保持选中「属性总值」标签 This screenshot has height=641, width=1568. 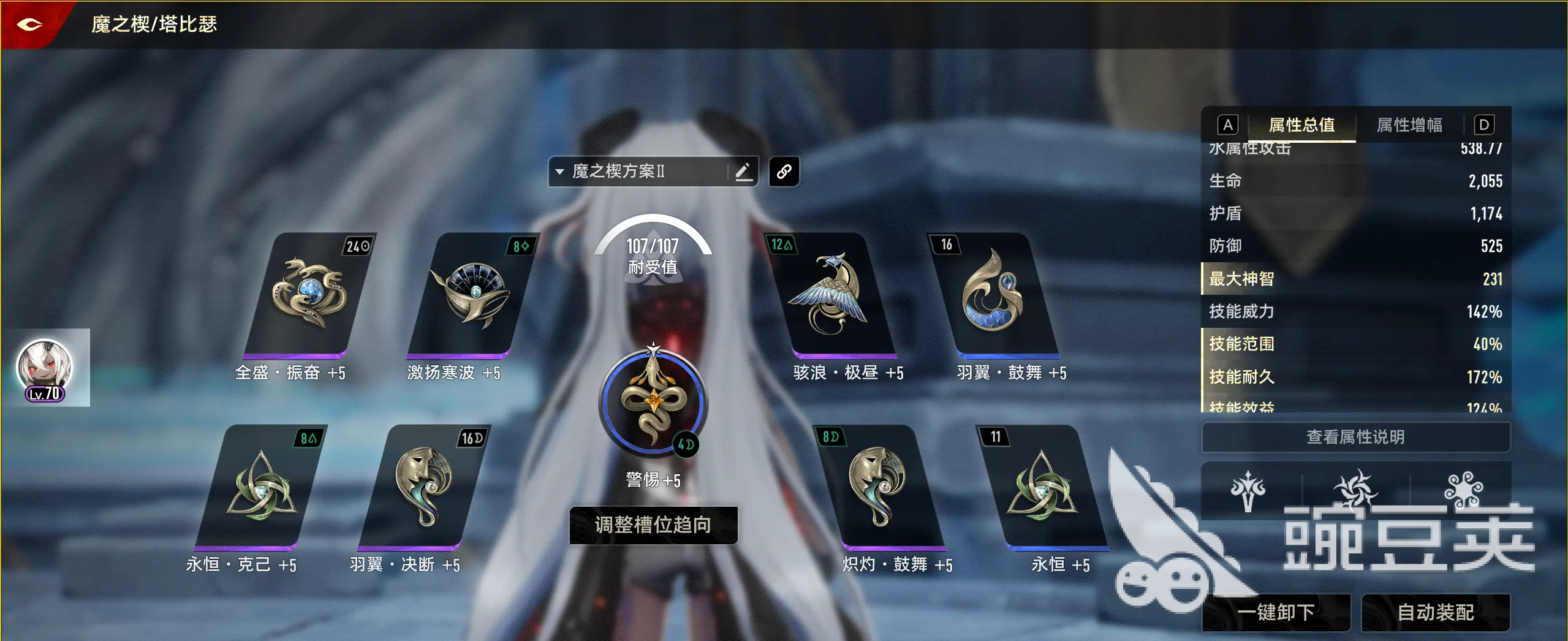pyautogui.click(x=1301, y=126)
